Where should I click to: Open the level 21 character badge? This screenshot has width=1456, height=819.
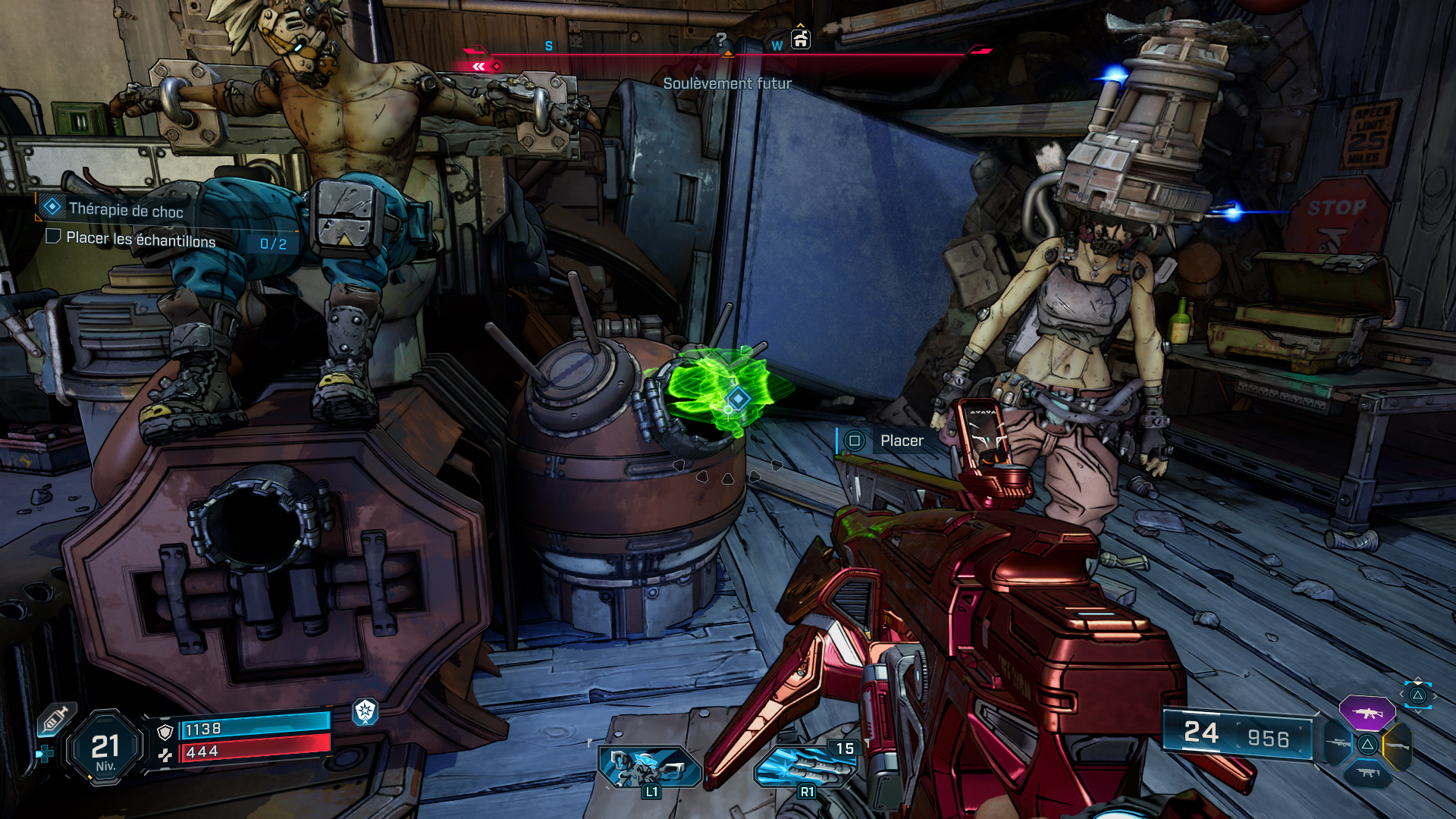[105, 748]
